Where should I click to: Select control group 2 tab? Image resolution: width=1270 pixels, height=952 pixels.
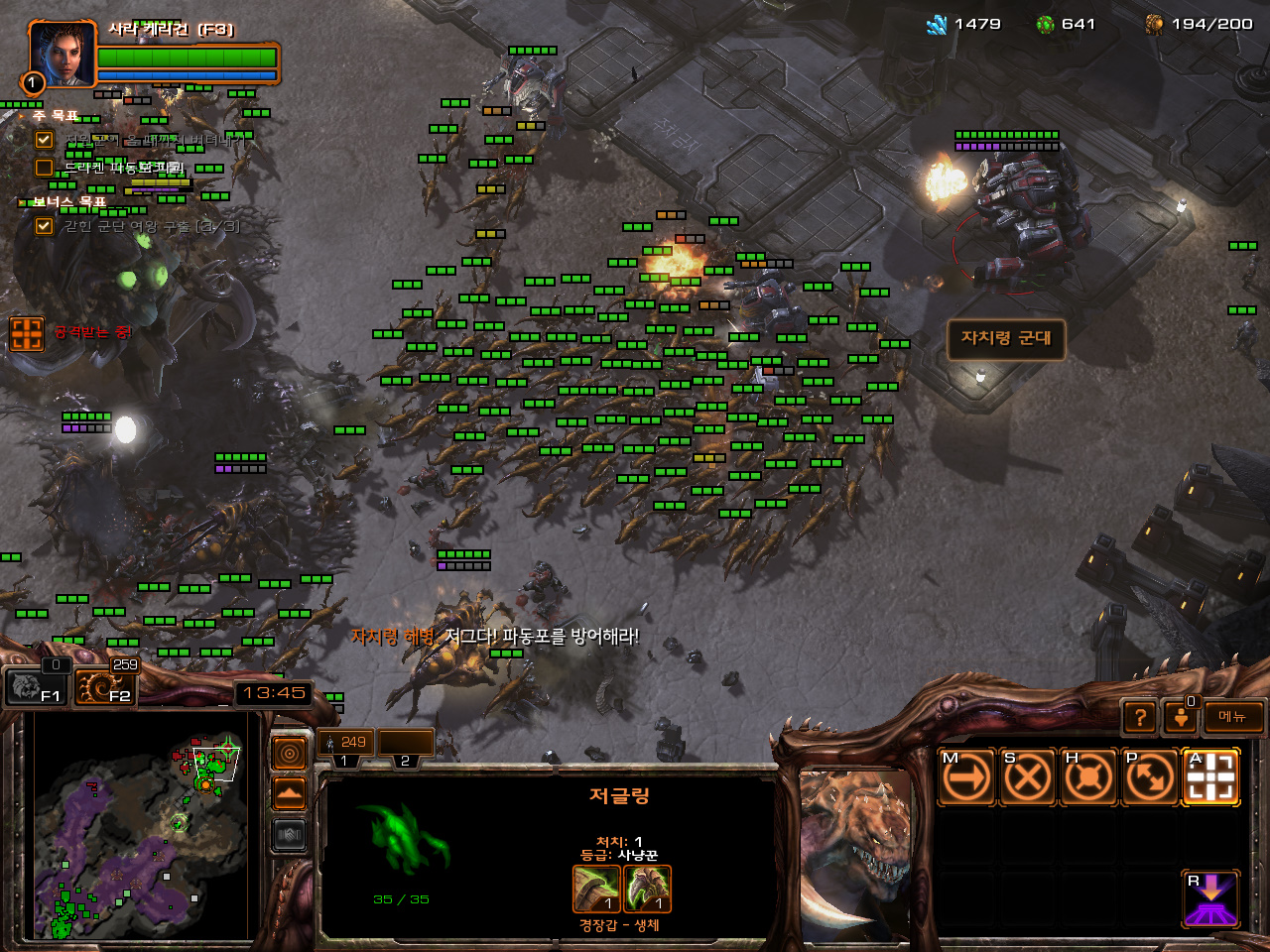click(x=405, y=745)
